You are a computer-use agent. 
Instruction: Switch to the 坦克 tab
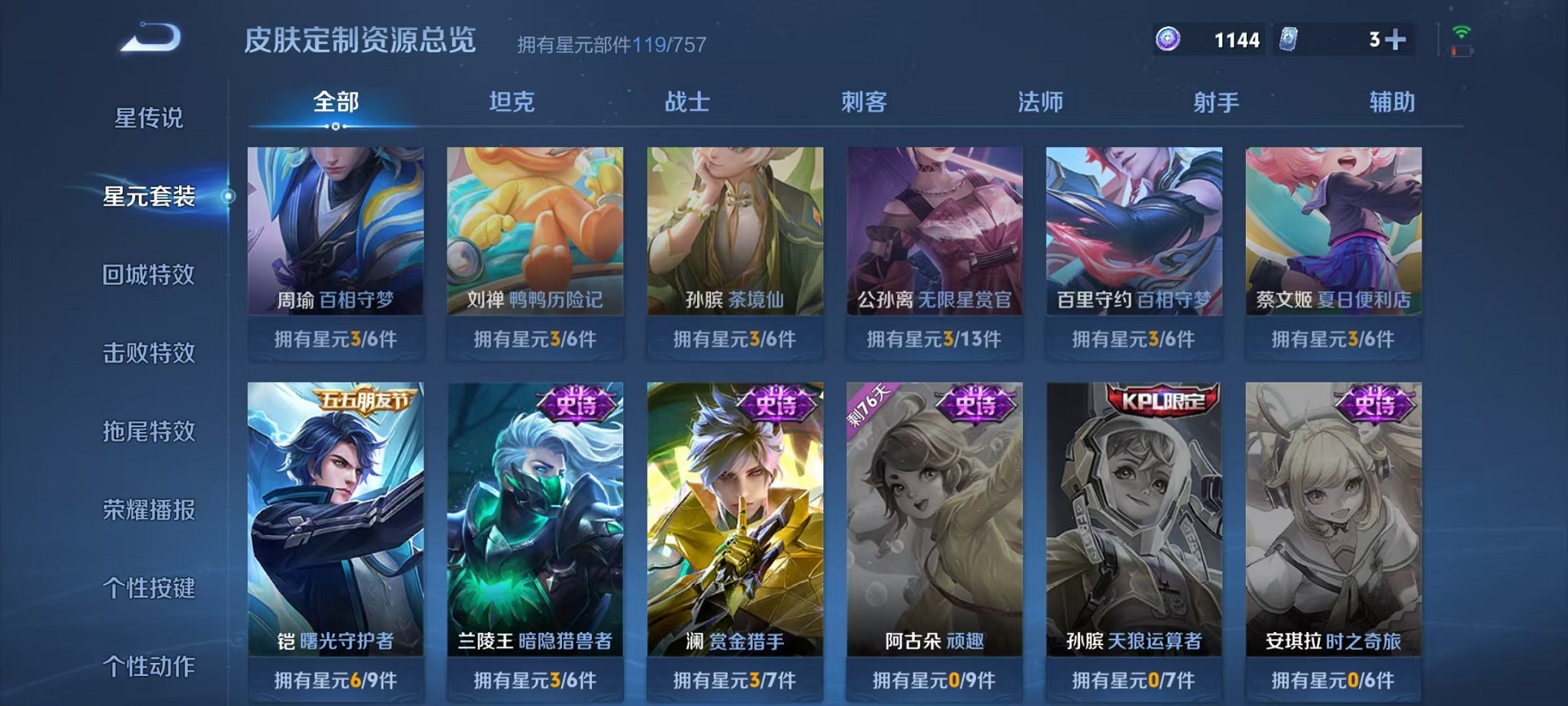pos(511,102)
